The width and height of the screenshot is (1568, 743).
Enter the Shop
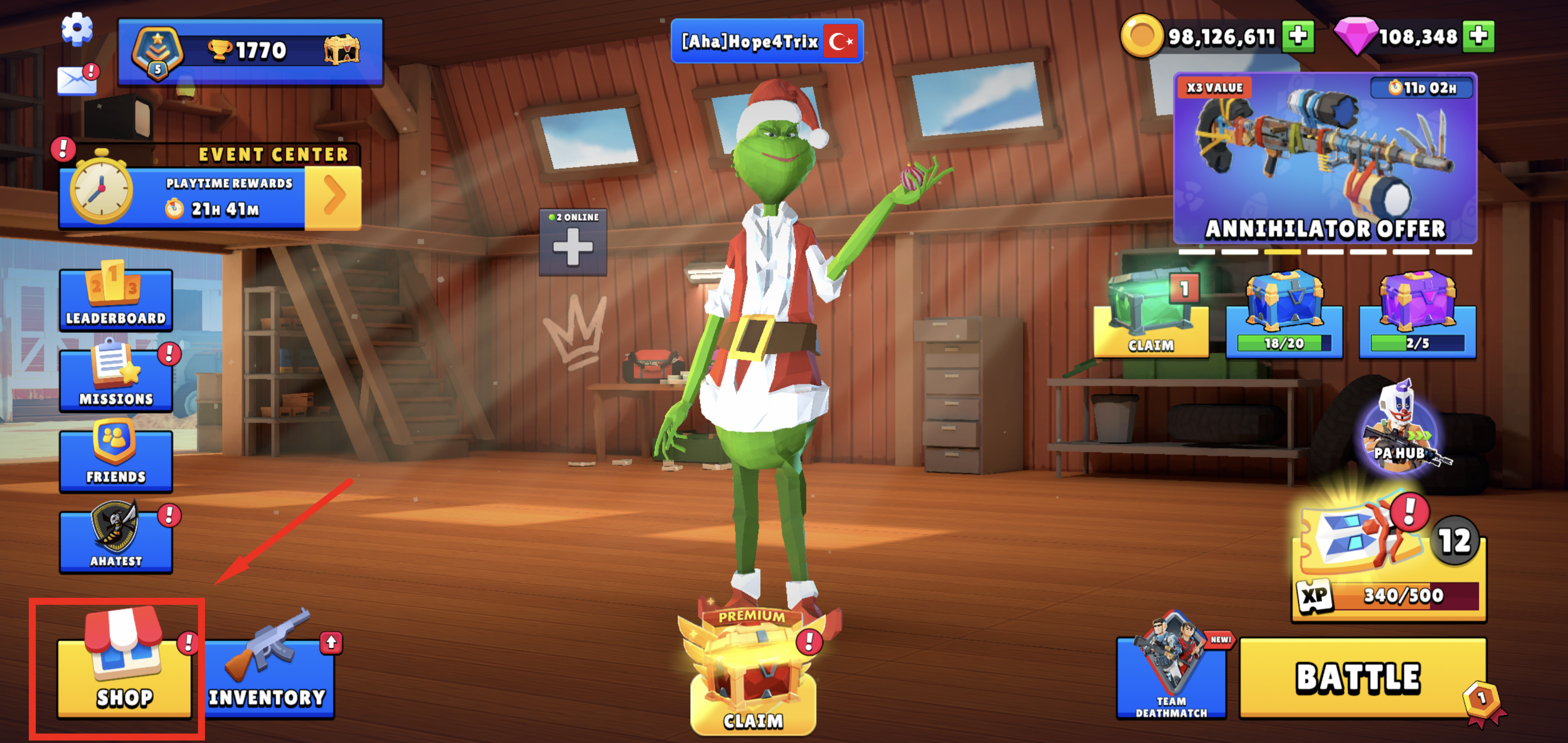point(124,675)
